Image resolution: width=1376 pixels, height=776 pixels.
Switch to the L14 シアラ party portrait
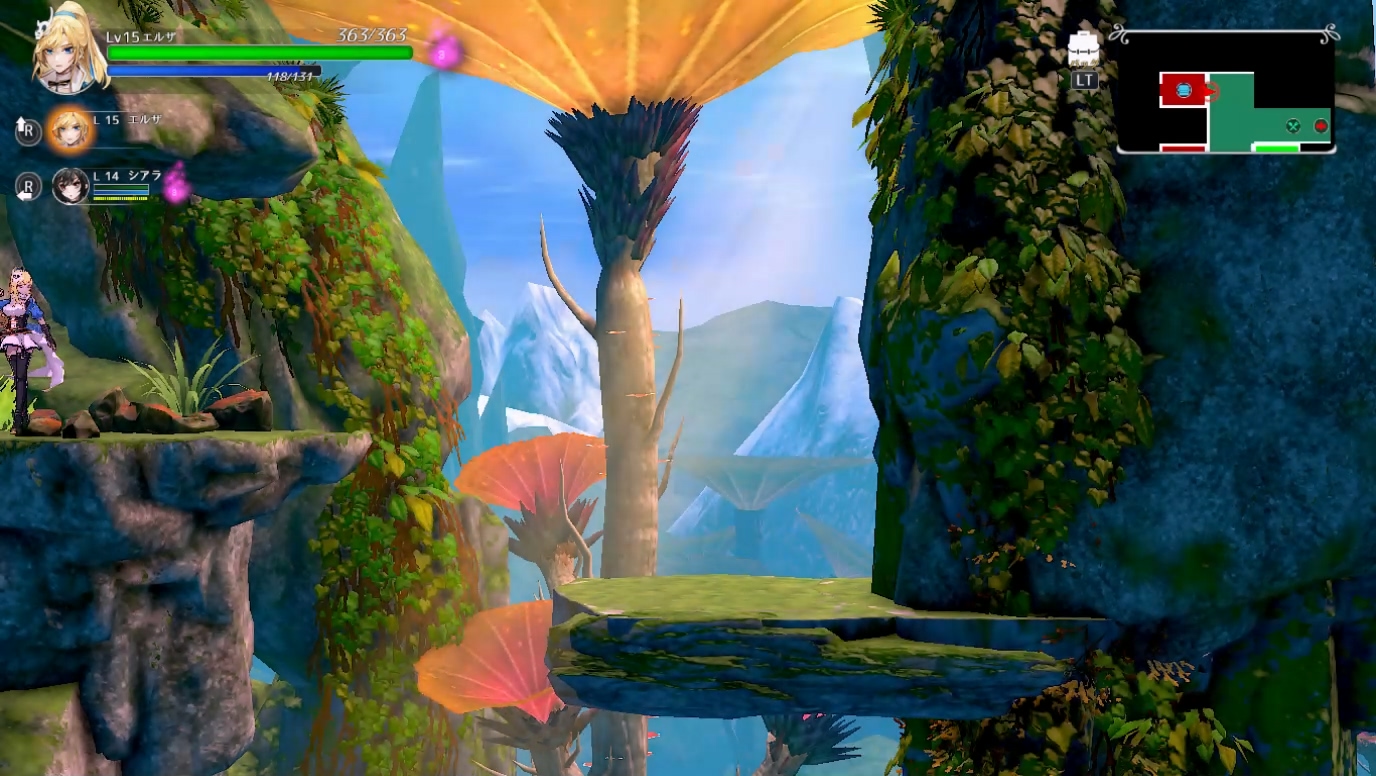pos(70,186)
